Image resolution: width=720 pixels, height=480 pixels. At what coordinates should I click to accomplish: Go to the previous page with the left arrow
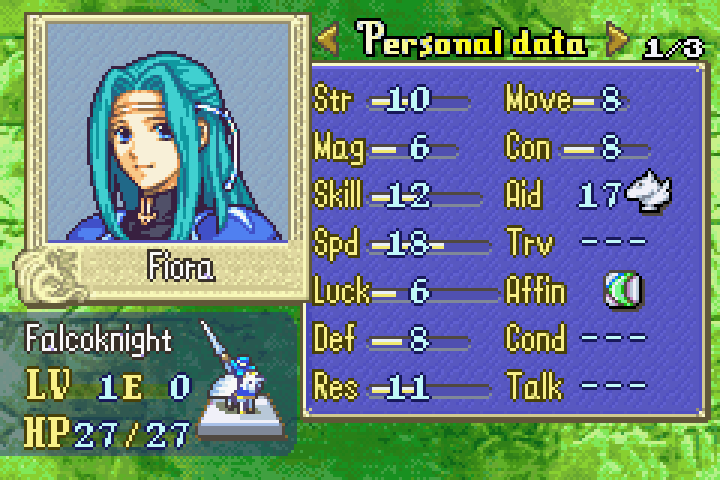pos(330,42)
